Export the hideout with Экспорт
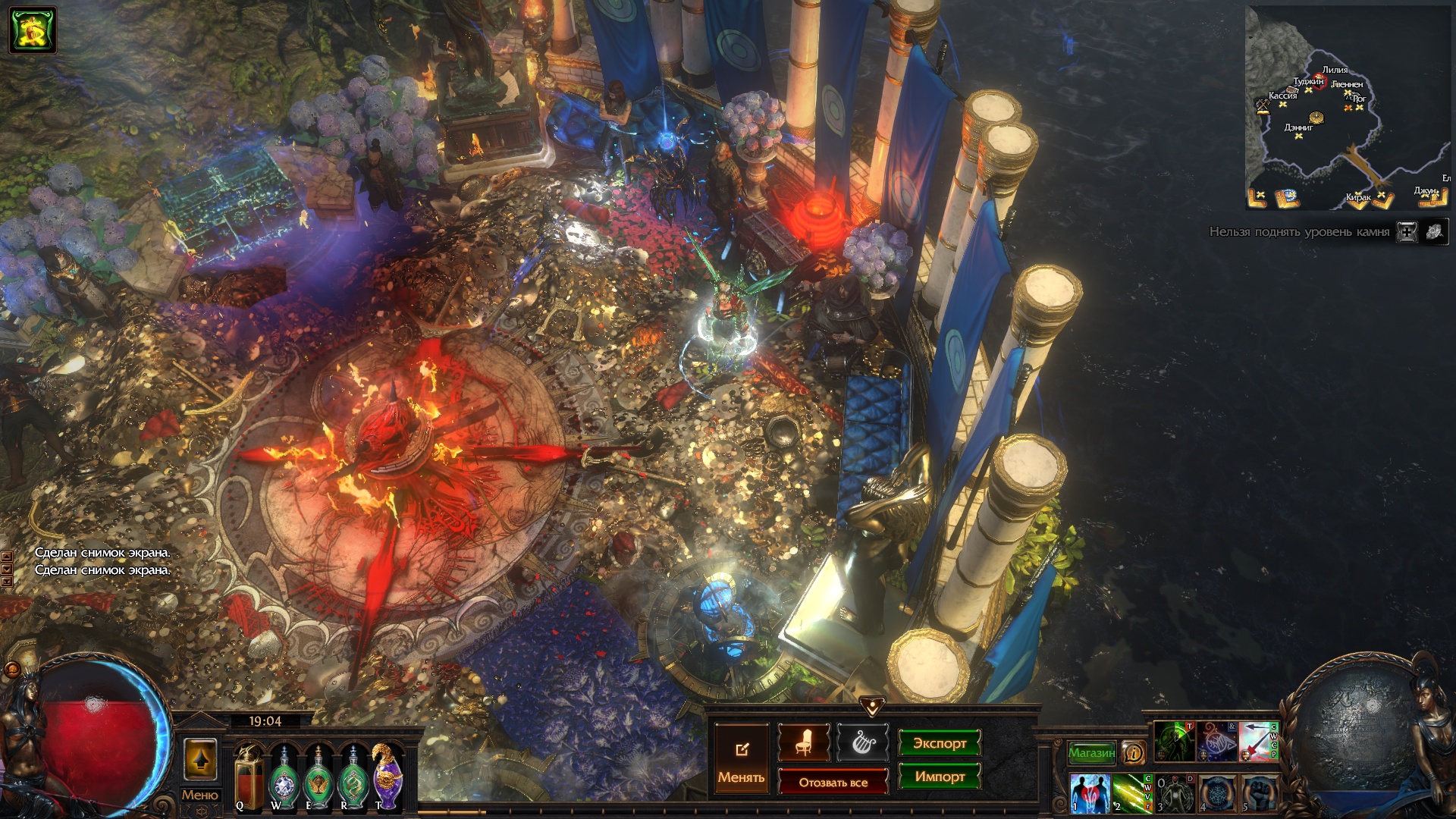 point(940,743)
